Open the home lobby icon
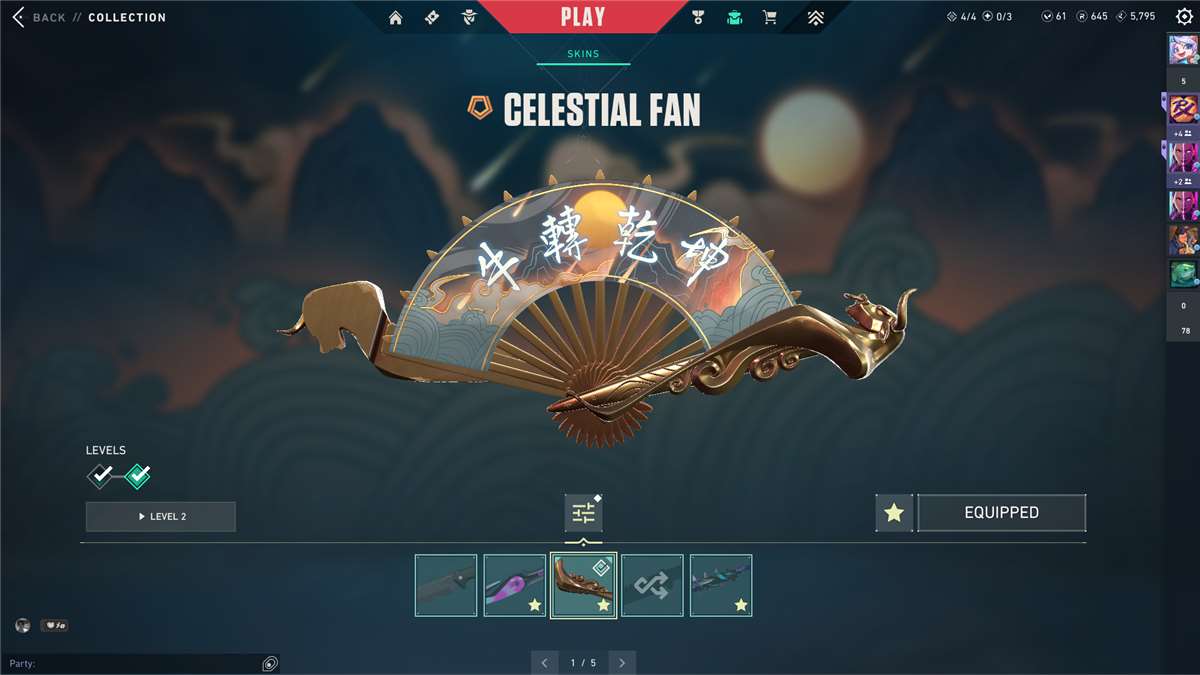The image size is (1200, 675). [396, 17]
